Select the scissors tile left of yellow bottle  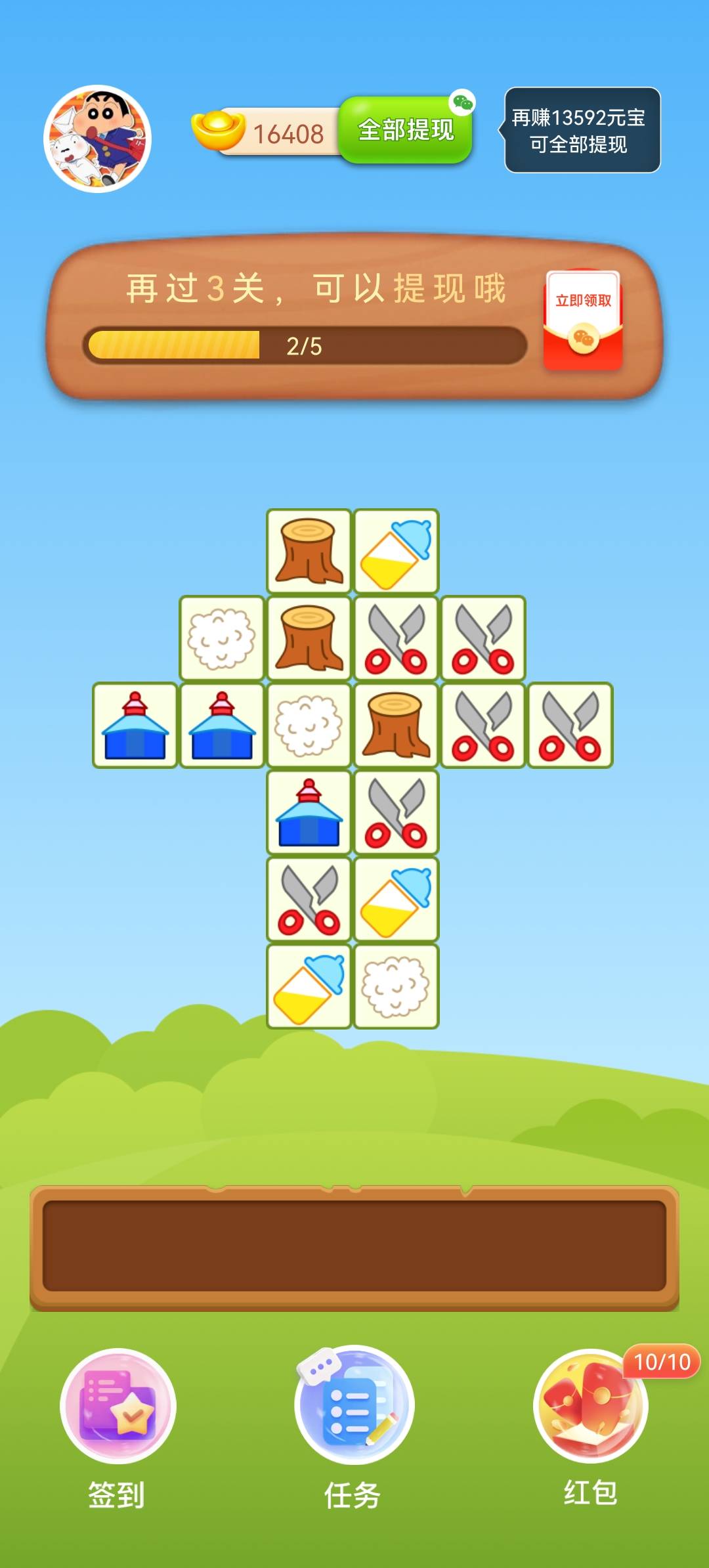click(309, 899)
